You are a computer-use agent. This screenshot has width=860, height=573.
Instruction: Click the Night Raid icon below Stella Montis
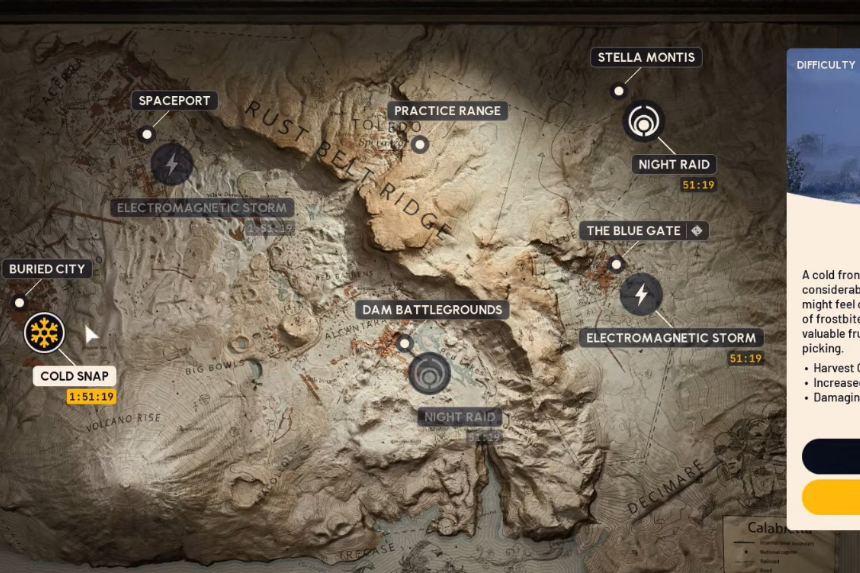click(643, 122)
